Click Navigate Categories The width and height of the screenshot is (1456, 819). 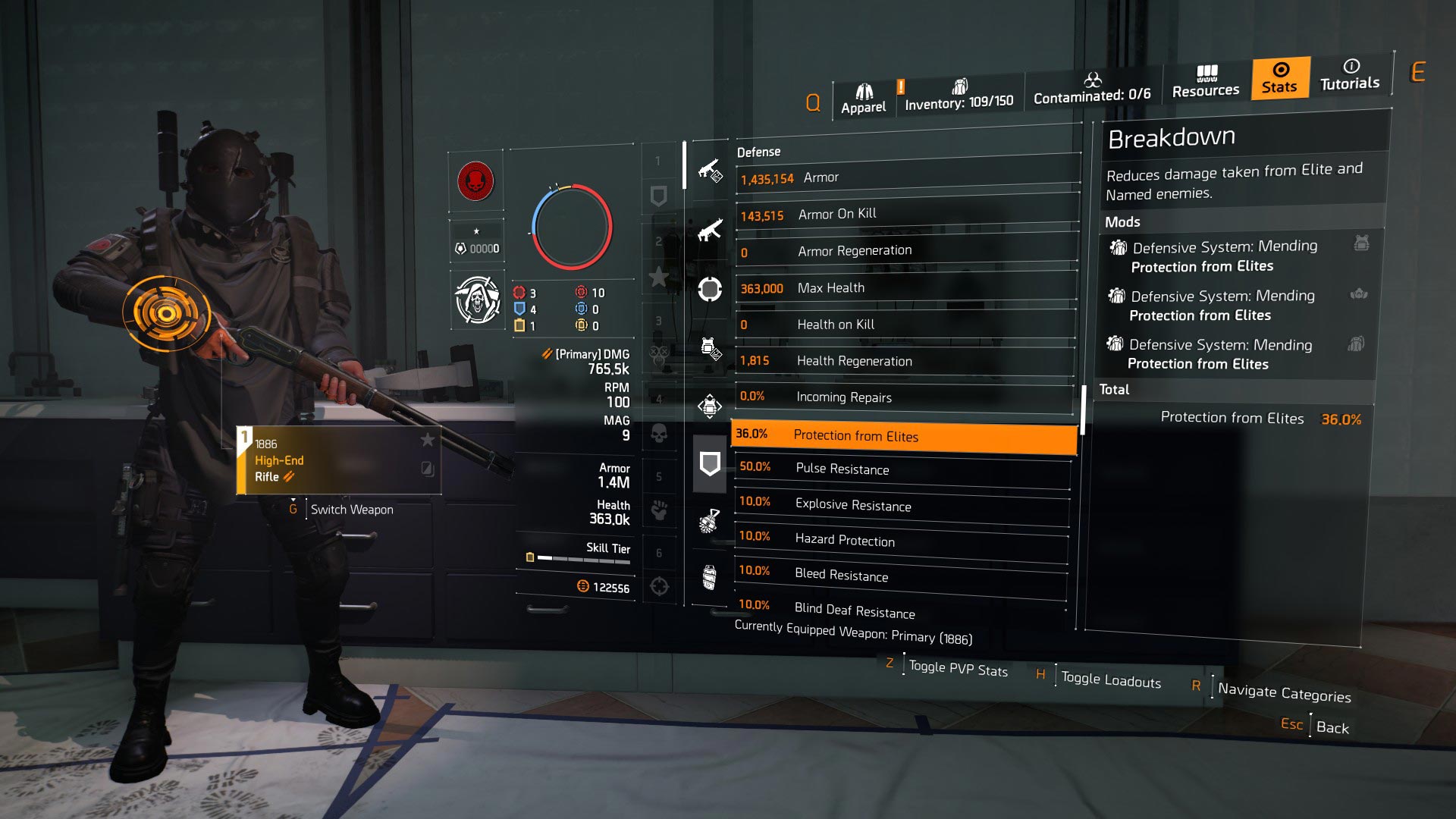1287,693
